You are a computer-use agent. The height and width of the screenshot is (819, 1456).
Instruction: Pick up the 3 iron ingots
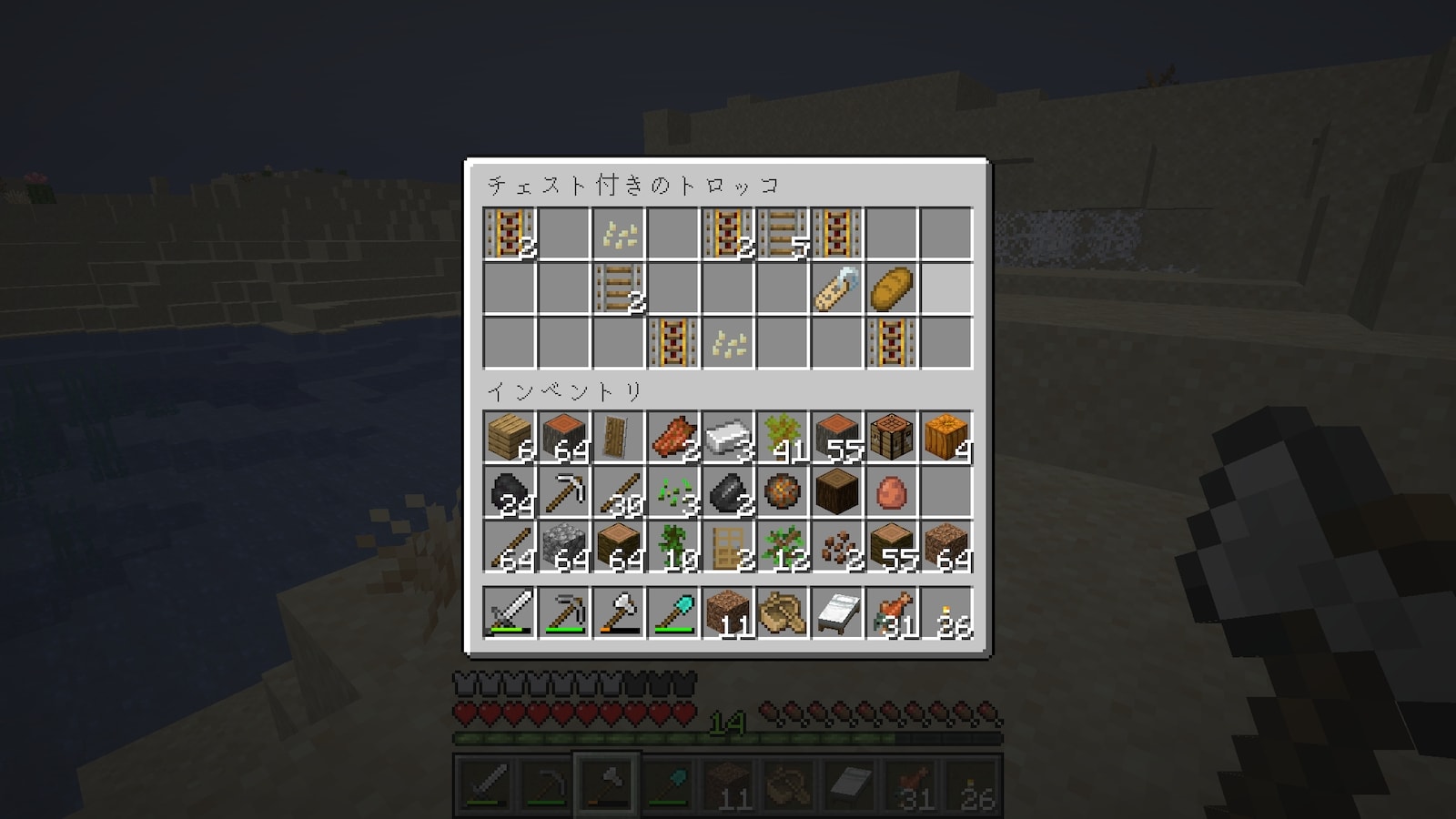click(x=727, y=437)
